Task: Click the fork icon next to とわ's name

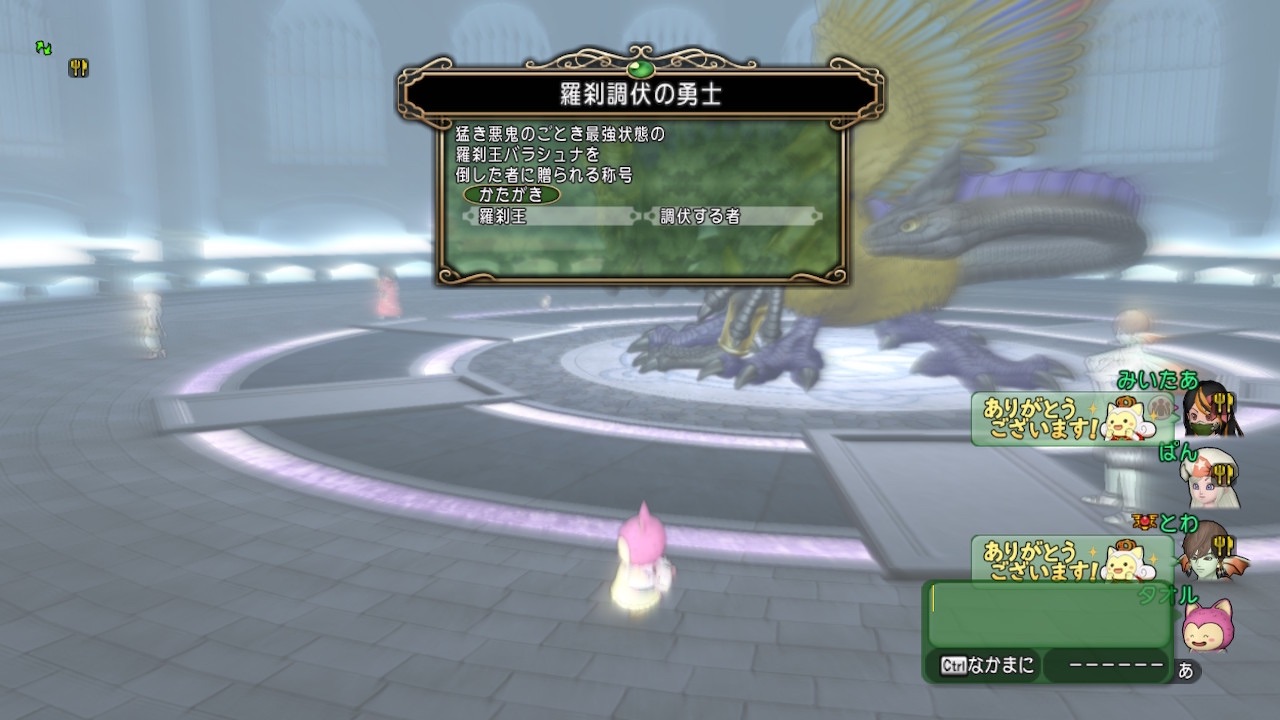Action: tap(1223, 543)
